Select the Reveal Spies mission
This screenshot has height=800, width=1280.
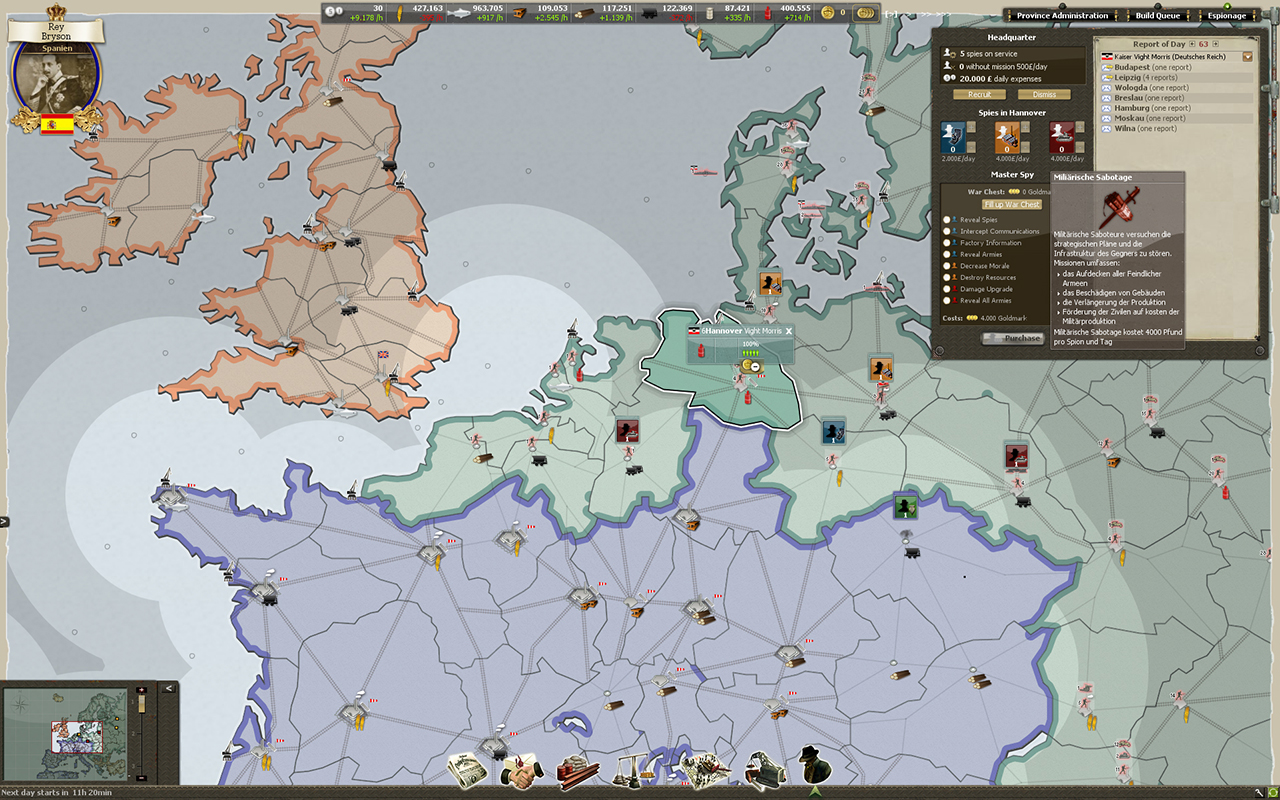947,219
